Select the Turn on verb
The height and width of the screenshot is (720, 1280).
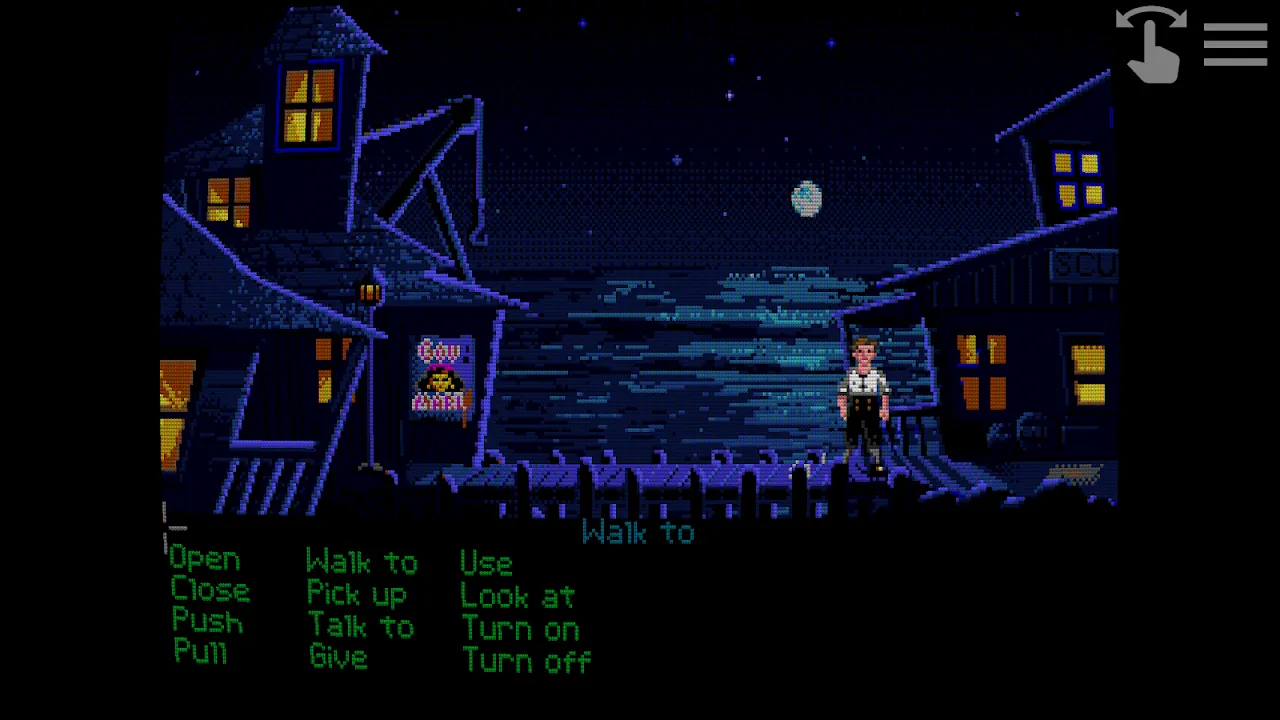pos(520,628)
